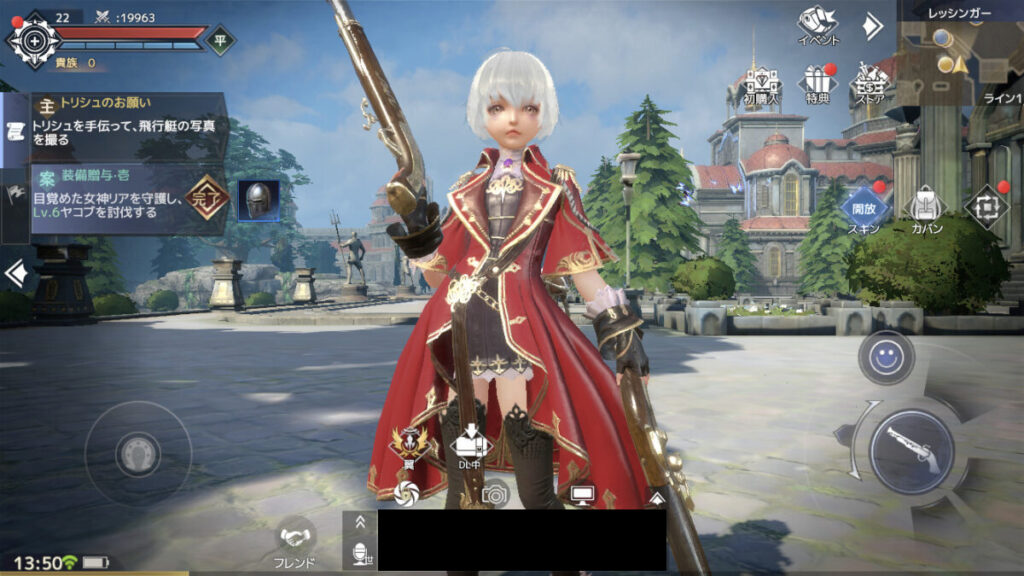The height and width of the screenshot is (576, 1024).
Task: Open the ストア store
Action: tap(870, 83)
